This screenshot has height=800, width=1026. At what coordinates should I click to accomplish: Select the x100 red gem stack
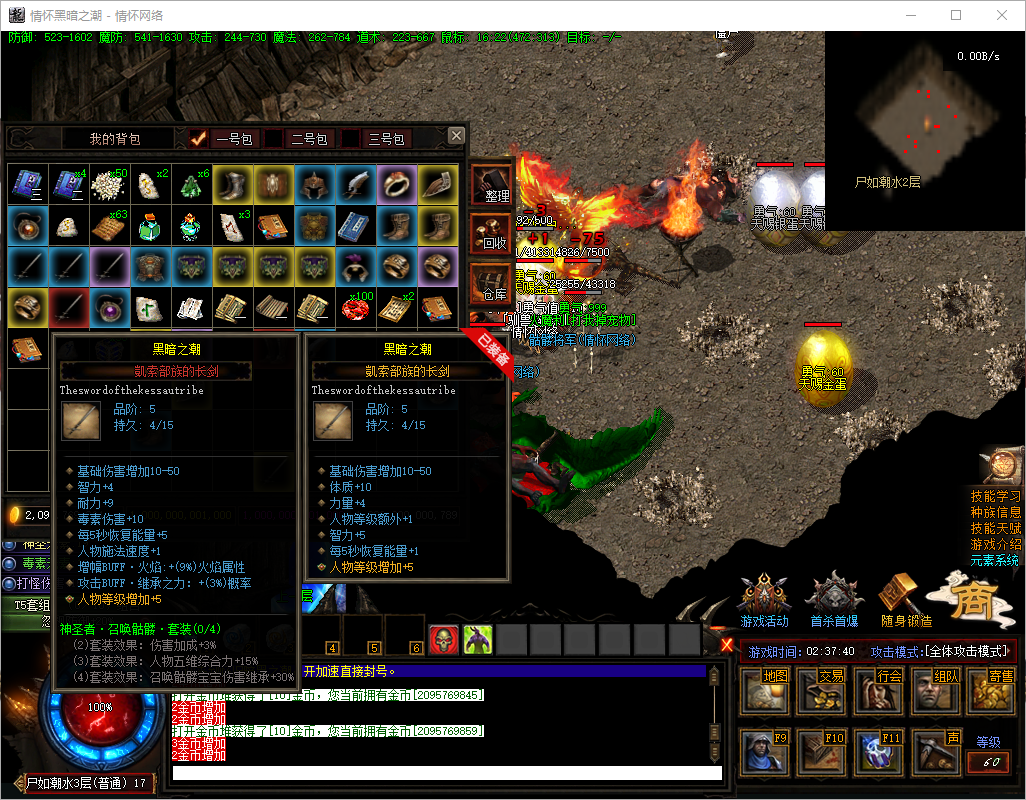point(356,308)
